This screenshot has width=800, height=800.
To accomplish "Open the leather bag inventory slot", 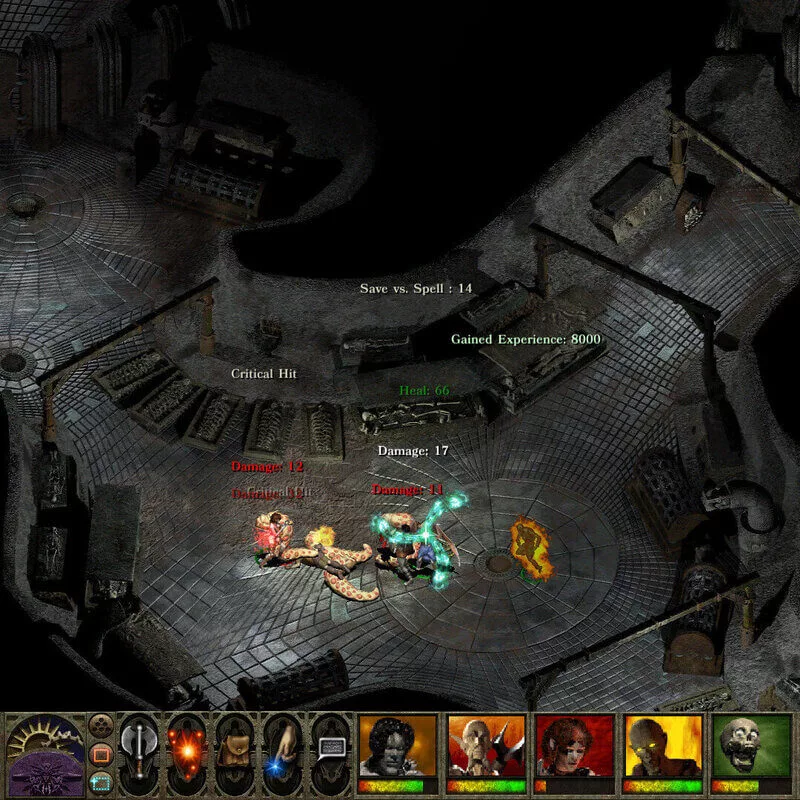I will tap(235, 752).
